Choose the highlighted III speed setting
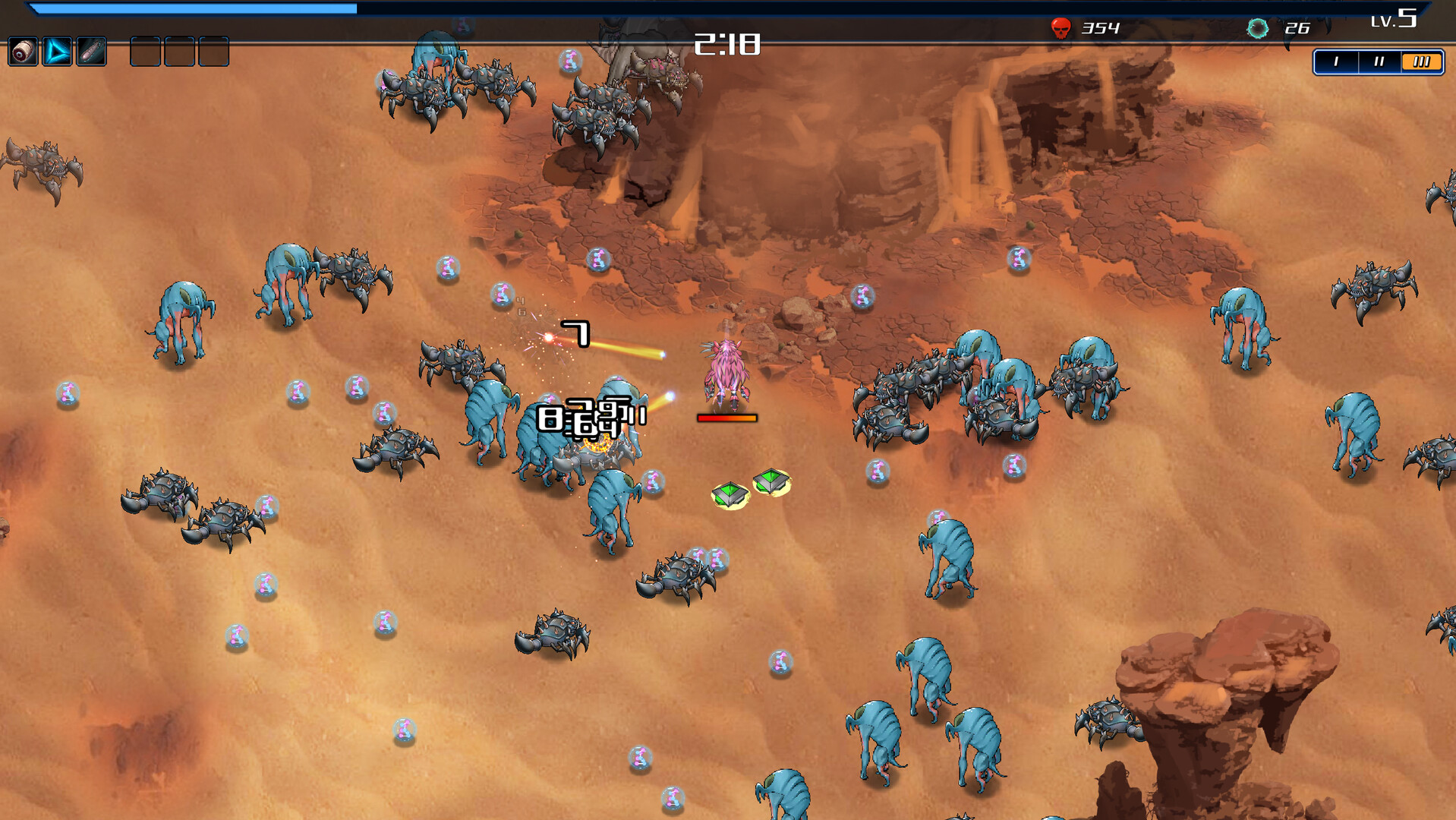 [x=1421, y=61]
